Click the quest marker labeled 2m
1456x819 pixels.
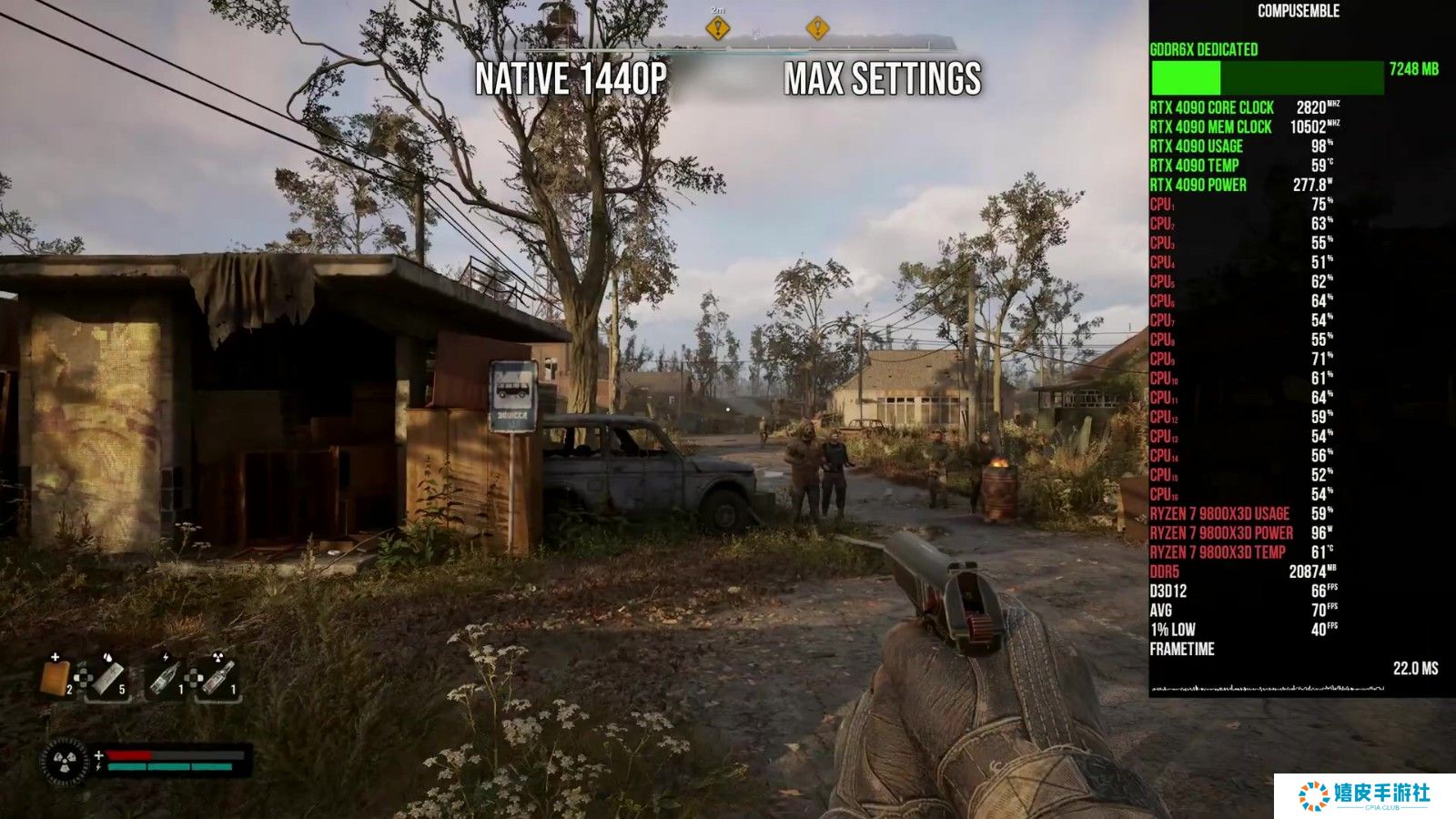718,29
